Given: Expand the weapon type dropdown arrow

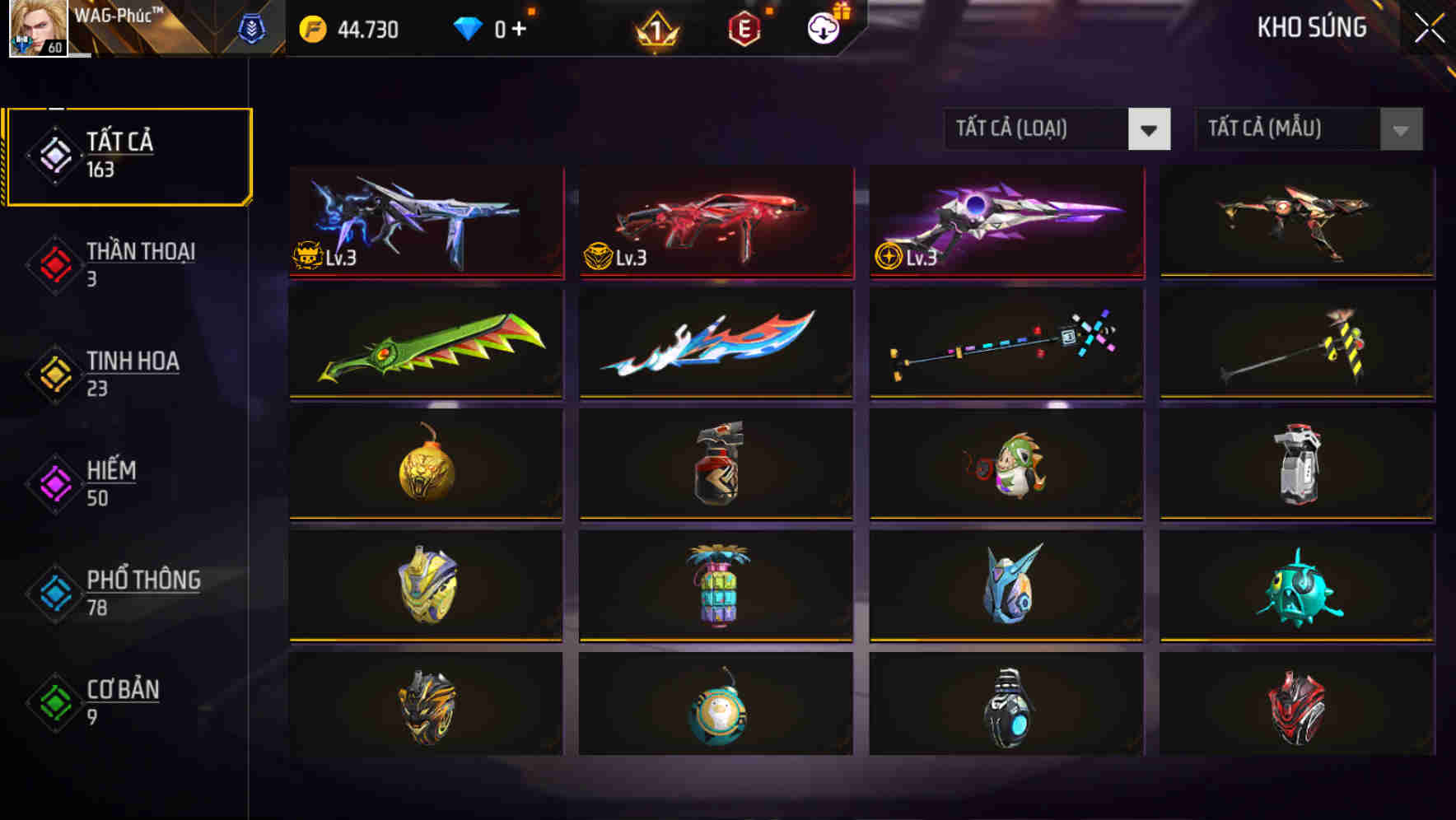Looking at the screenshot, I should (1150, 129).
